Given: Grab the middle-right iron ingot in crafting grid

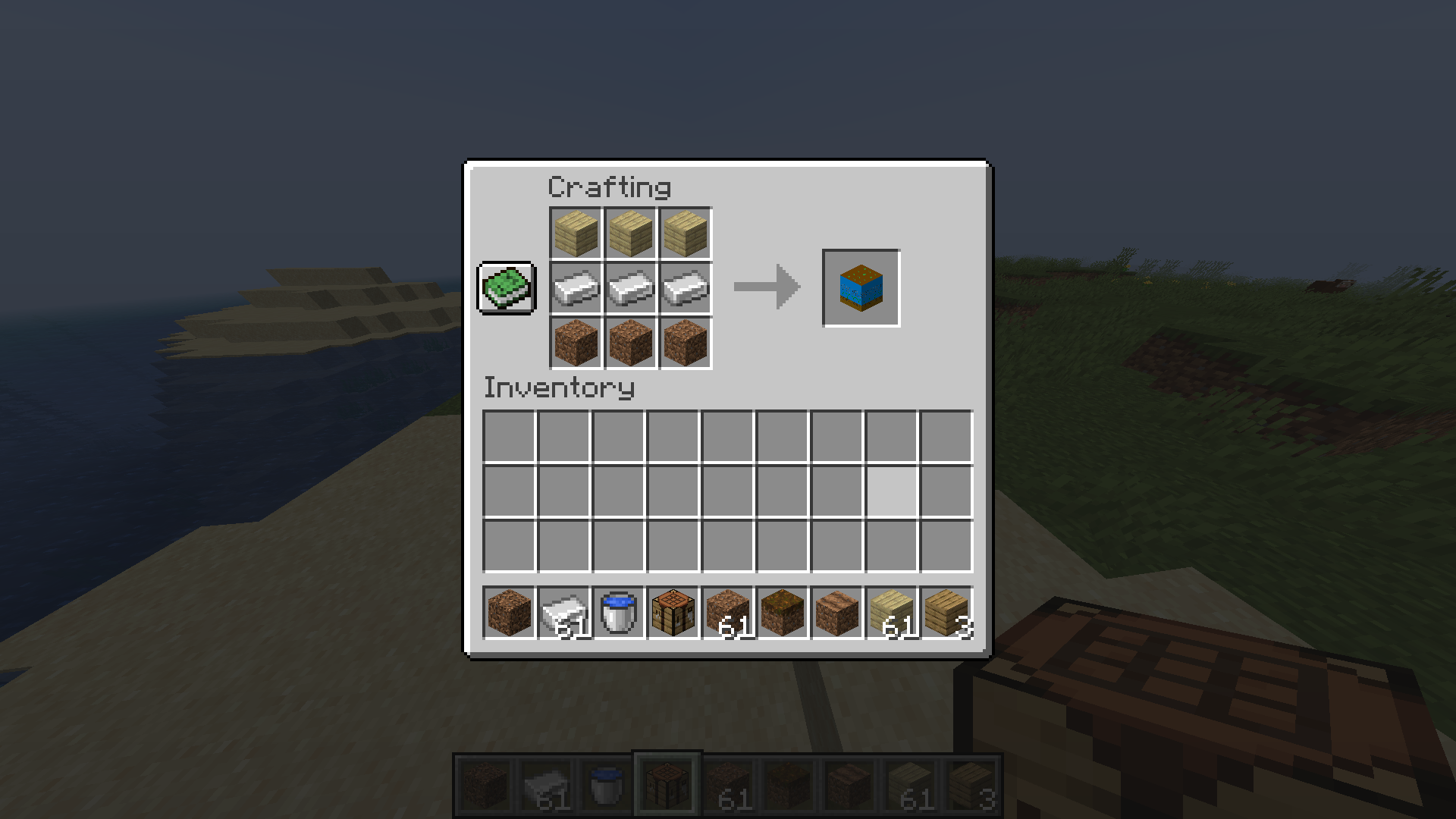Looking at the screenshot, I should [685, 288].
